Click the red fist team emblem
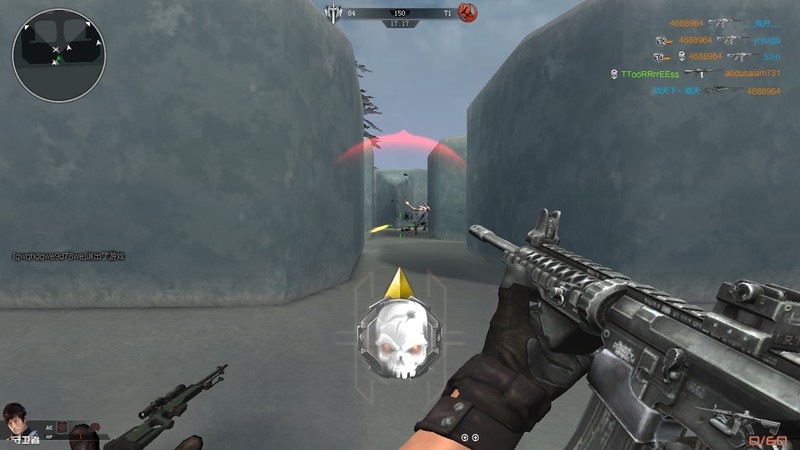This screenshot has width=800, height=450. pyautogui.click(x=467, y=12)
